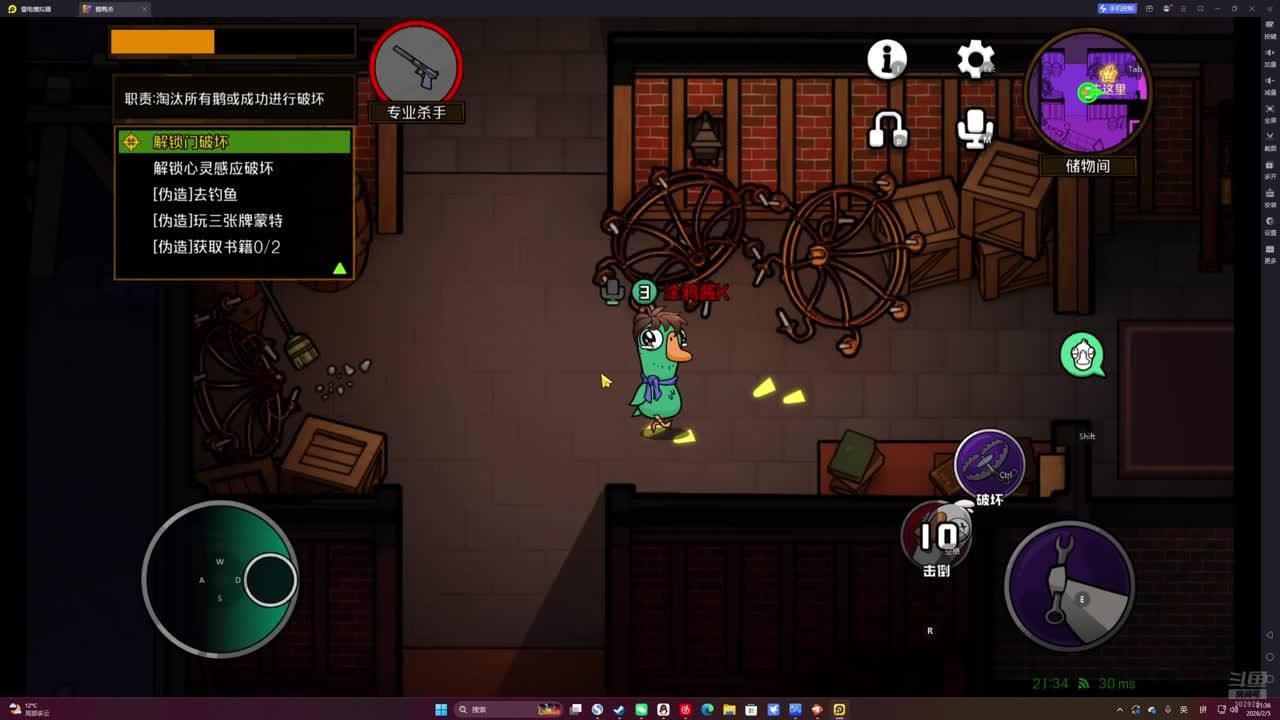This screenshot has height=720, width=1280.
Task: Choose the fake task 获取书籍0/2
Action: point(216,246)
